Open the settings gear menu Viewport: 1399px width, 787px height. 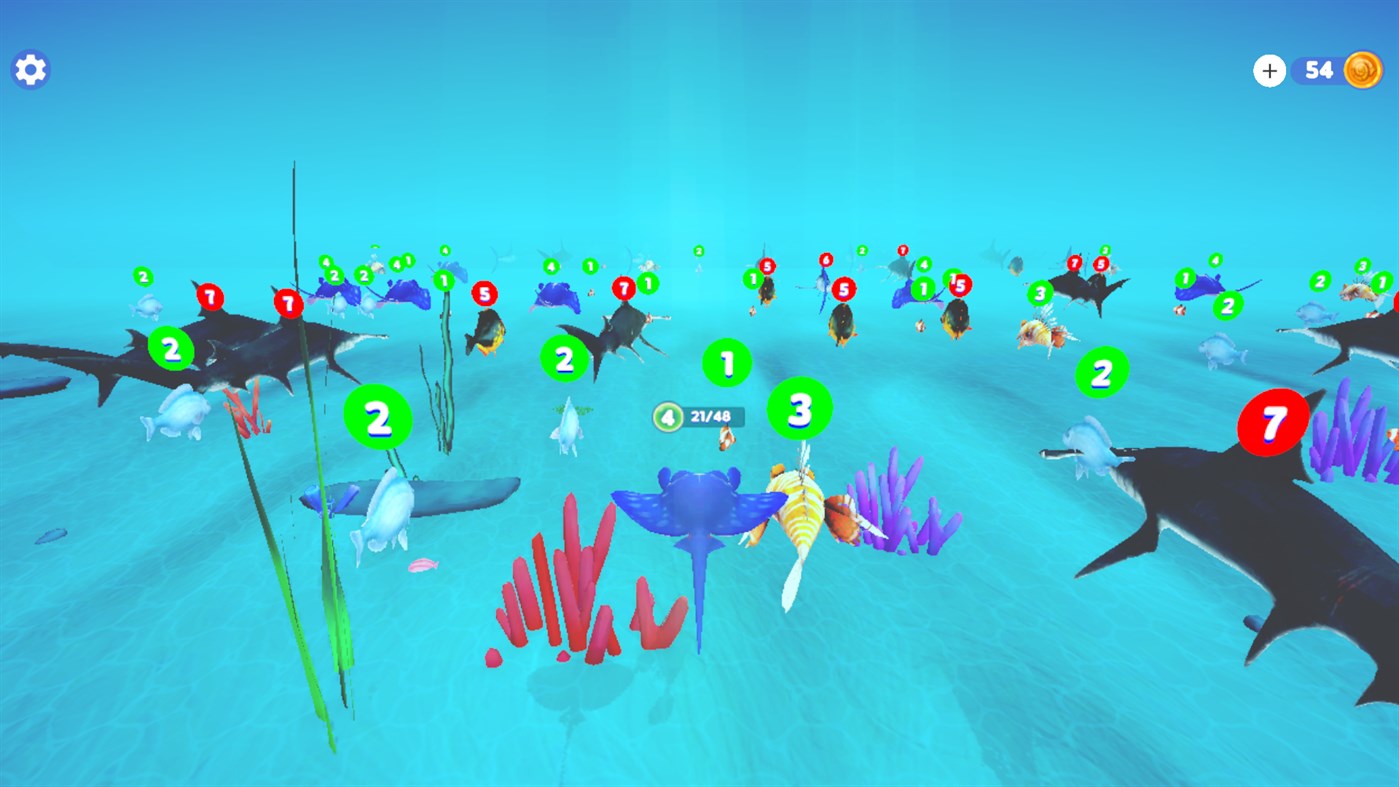pyautogui.click(x=29, y=69)
